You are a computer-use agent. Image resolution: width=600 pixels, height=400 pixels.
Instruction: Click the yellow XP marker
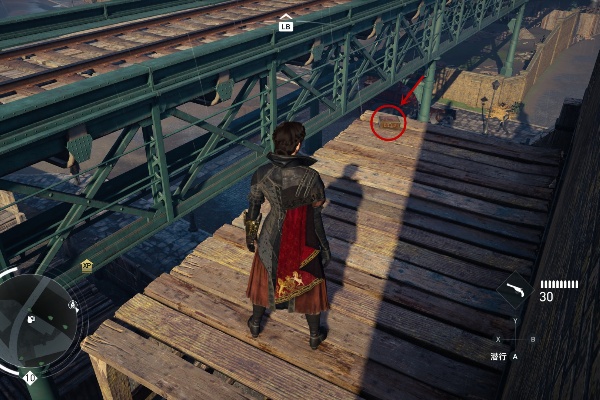click(x=87, y=266)
